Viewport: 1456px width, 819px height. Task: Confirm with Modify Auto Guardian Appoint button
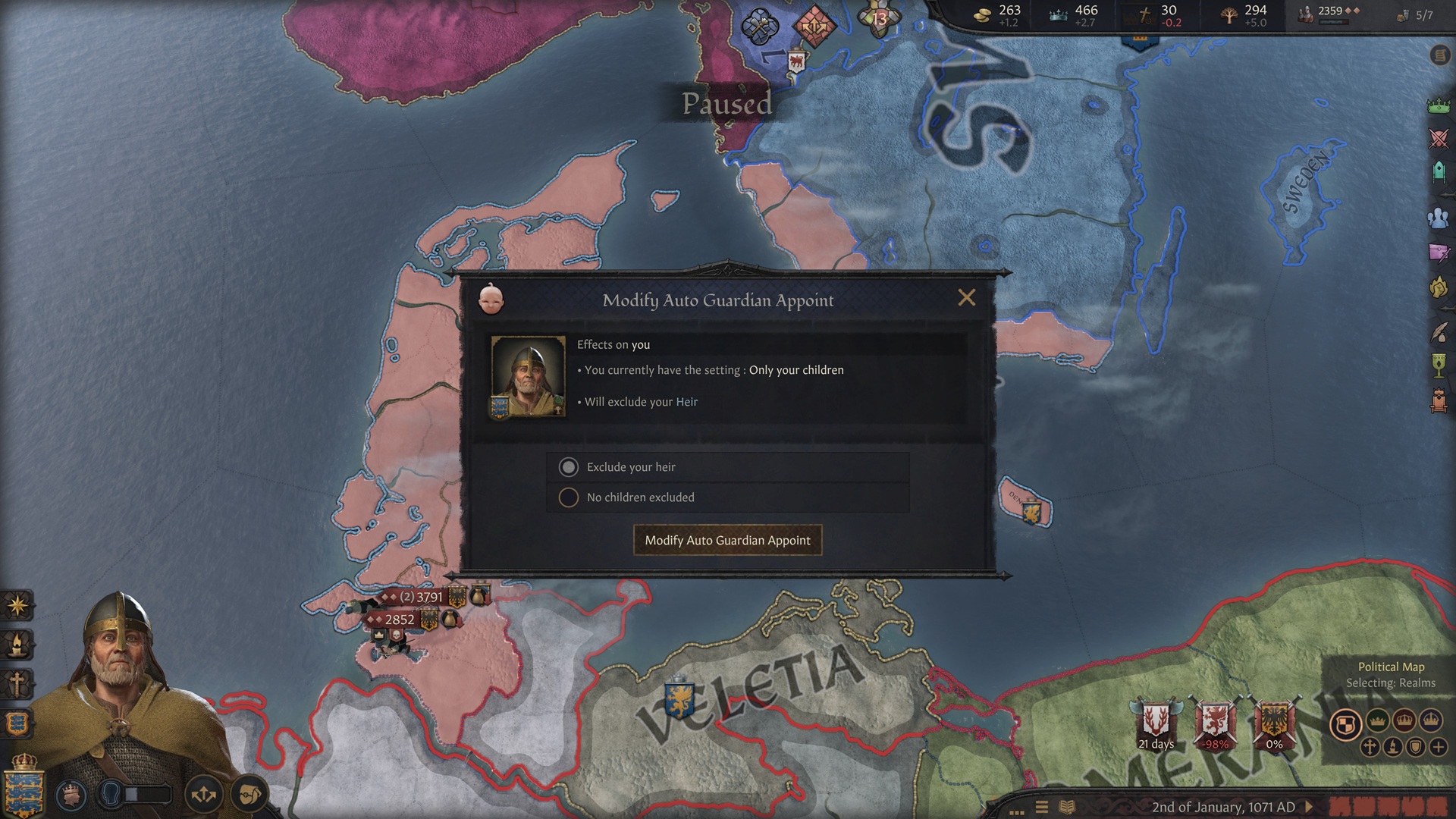[727, 541]
